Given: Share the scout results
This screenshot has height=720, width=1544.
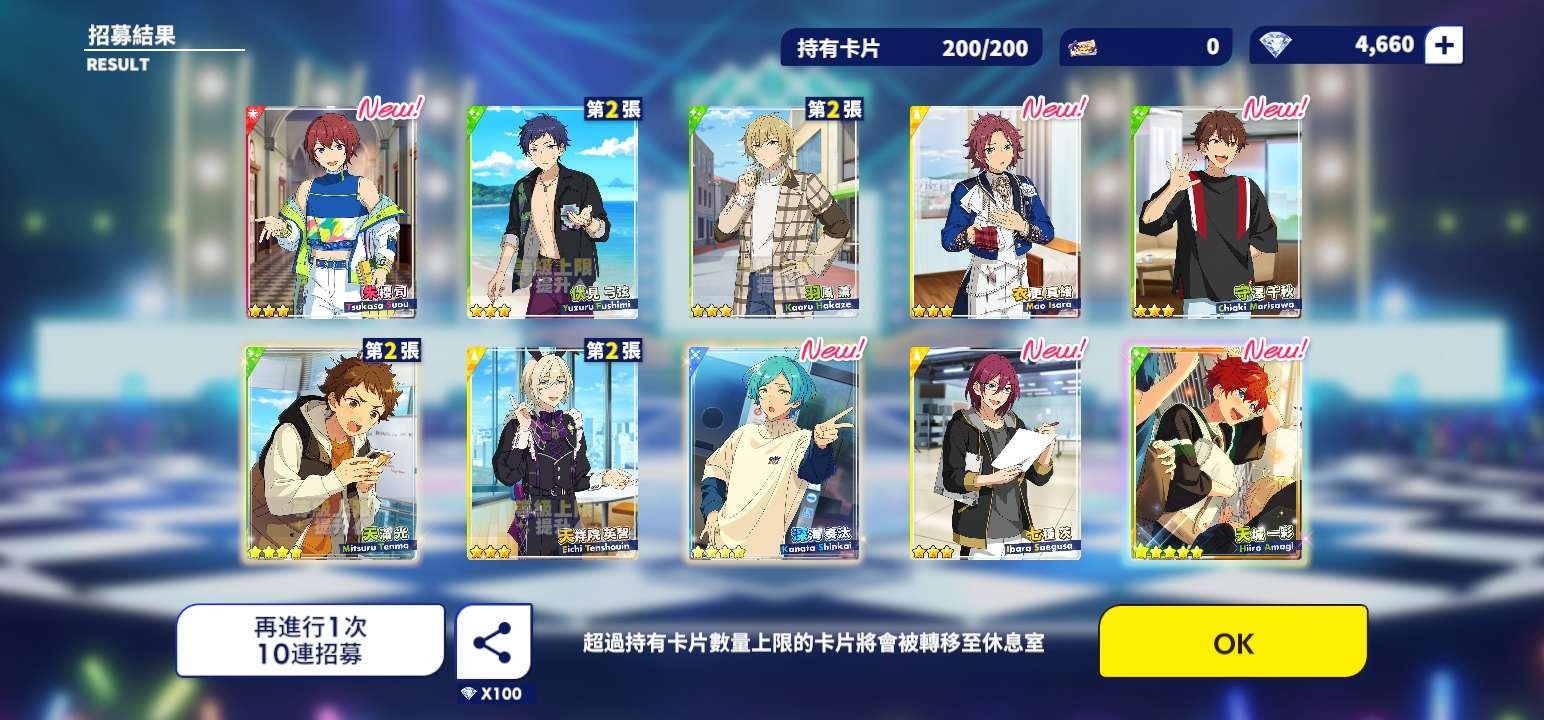Looking at the screenshot, I should point(493,642).
